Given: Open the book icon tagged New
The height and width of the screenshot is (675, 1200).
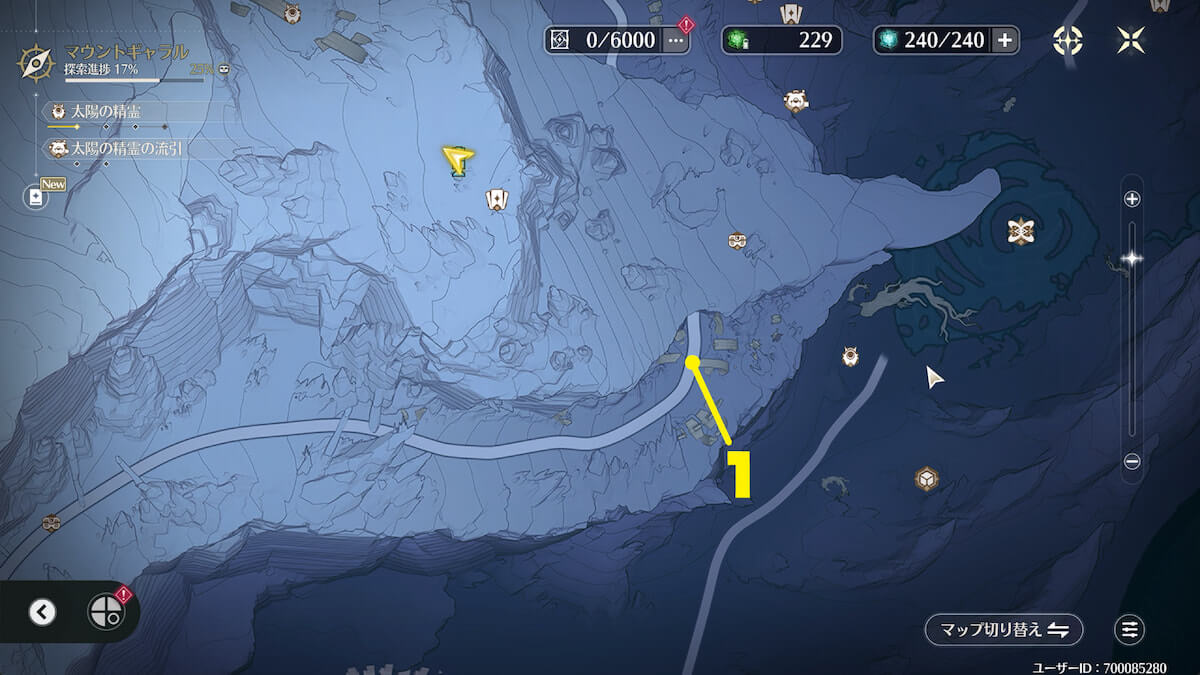Looking at the screenshot, I should tap(37, 197).
